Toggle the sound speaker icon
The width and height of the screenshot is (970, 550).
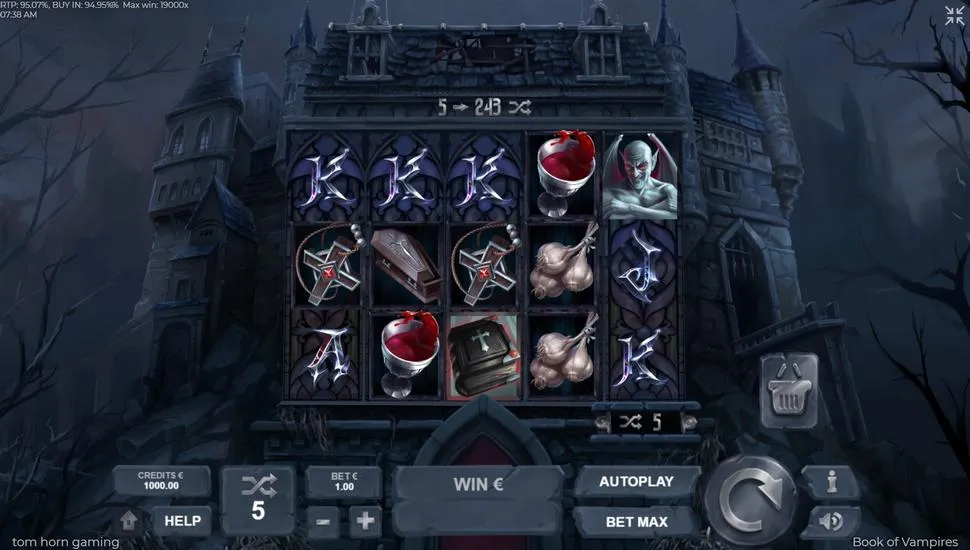831,521
